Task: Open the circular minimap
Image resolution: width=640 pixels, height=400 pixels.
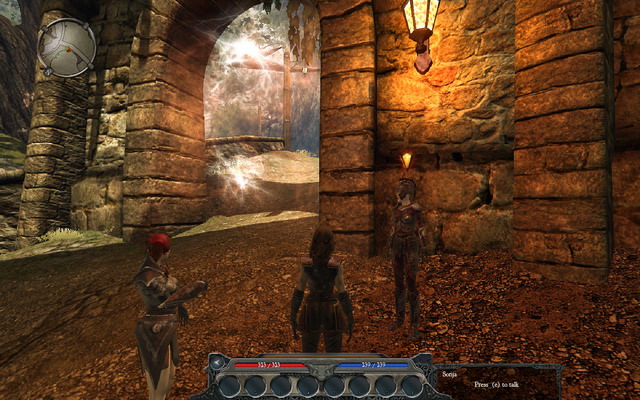Action: (67, 47)
